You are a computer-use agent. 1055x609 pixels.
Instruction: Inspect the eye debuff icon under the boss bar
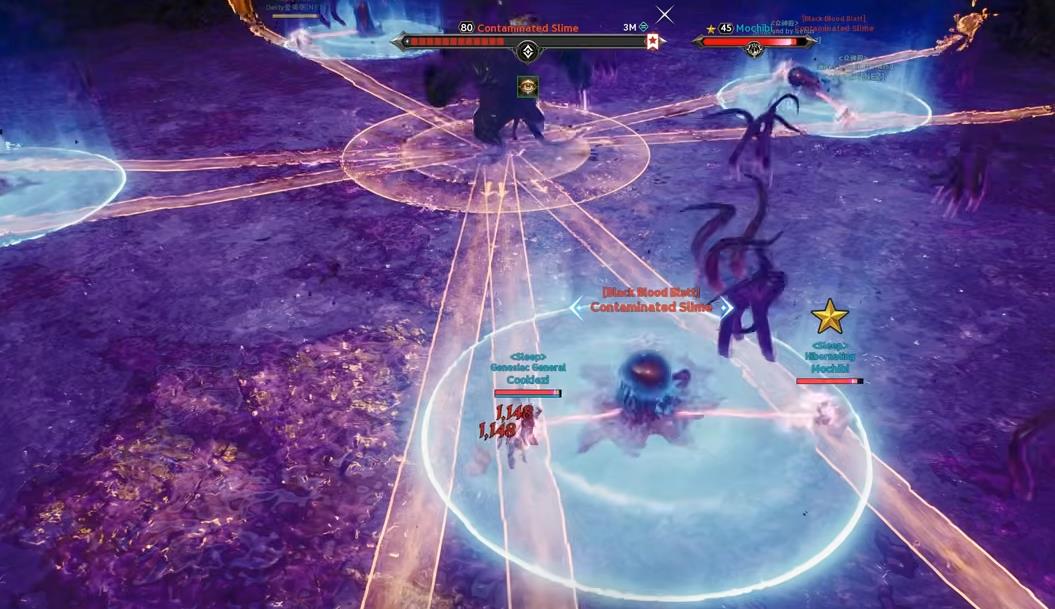528,87
